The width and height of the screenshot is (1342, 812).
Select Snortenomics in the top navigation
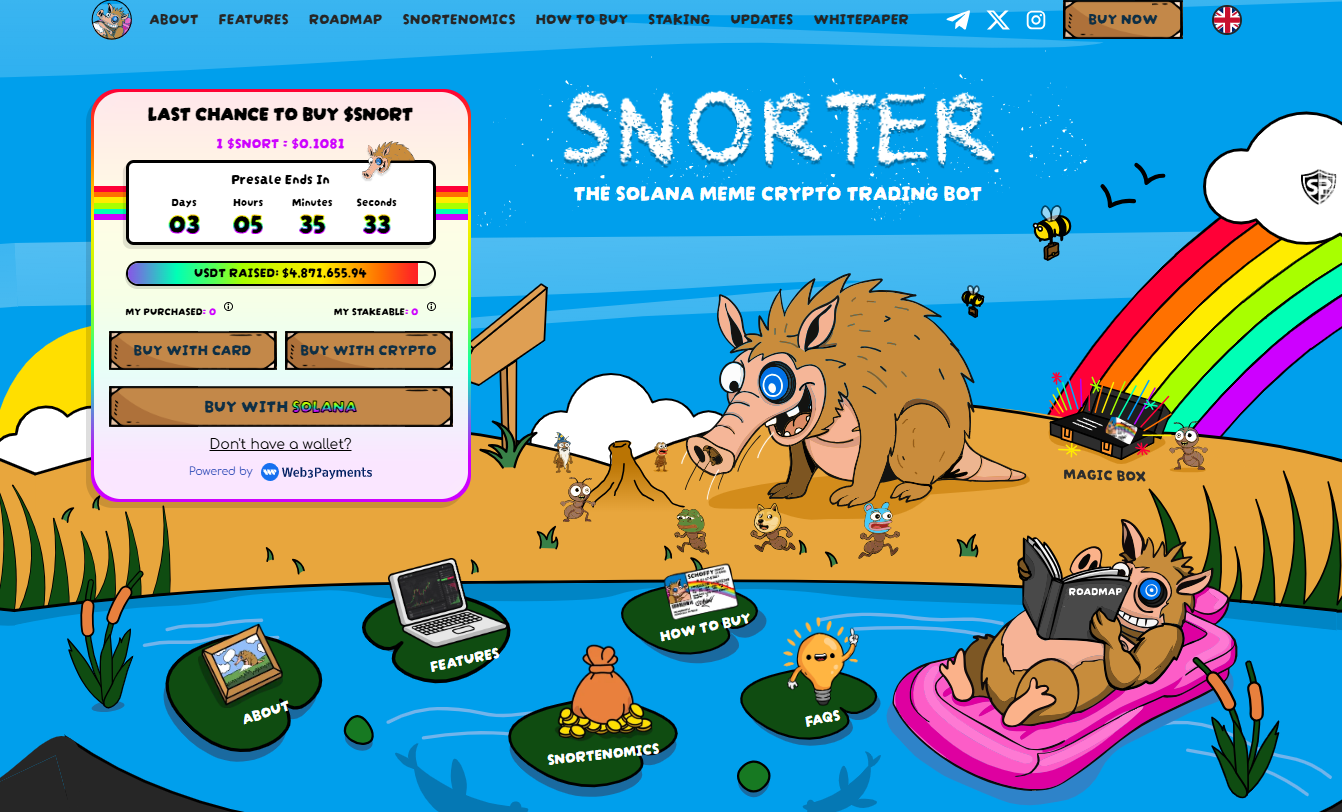tap(459, 19)
